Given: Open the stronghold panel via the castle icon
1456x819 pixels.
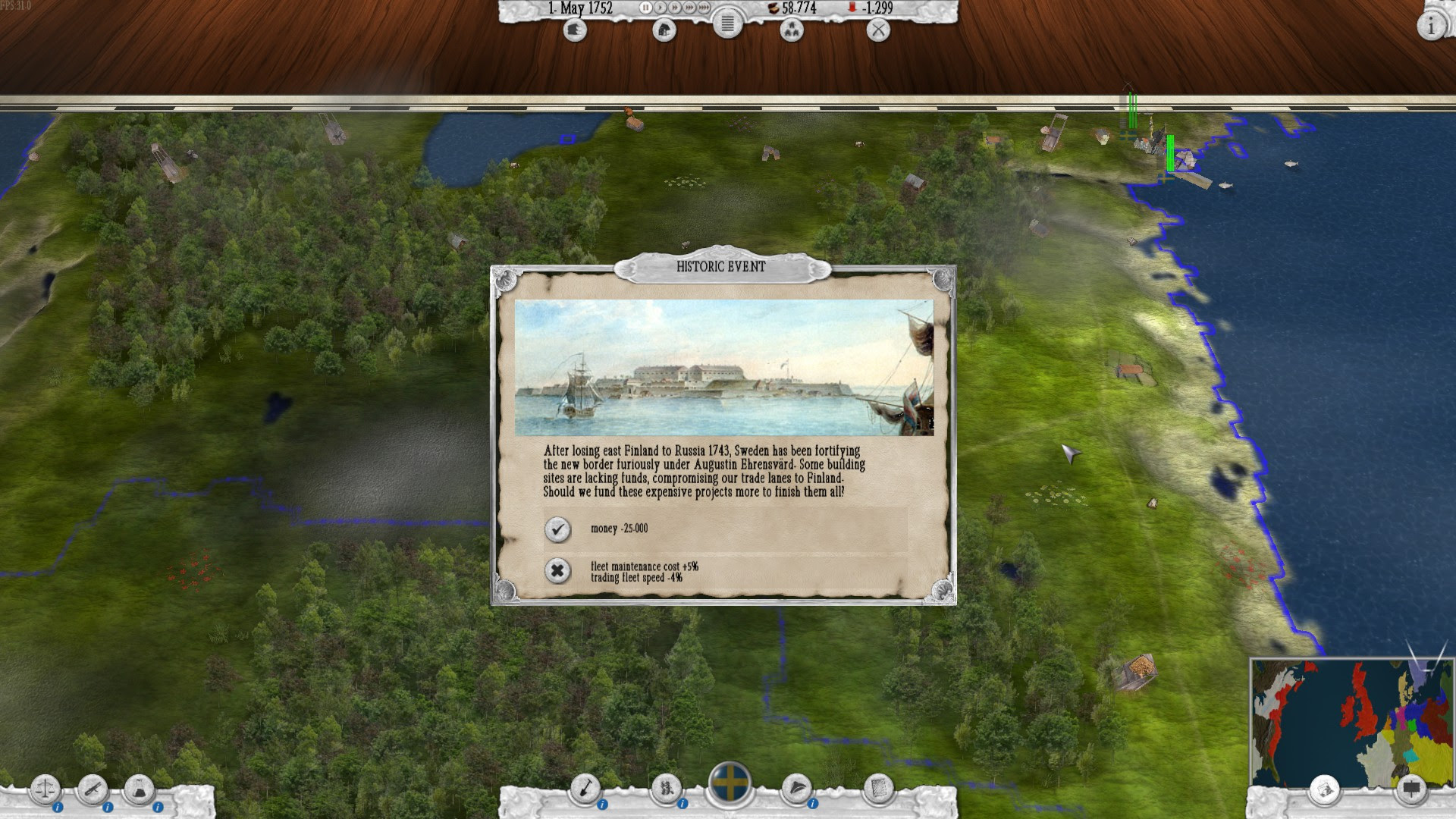Looking at the screenshot, I should [x=575, y=31].
